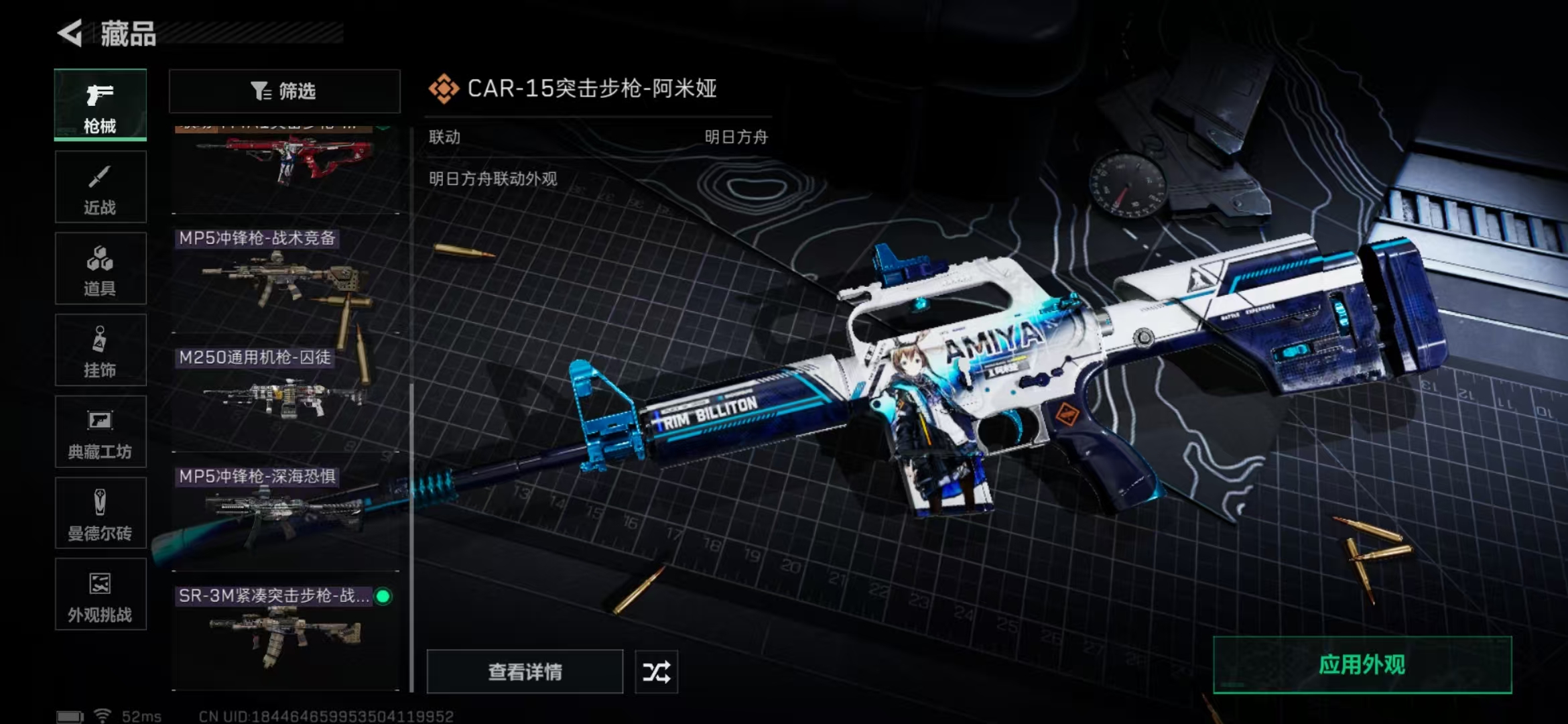Viewport: 1568px width, 724px height.
Task: Click the 查看详情 view details button
Action: point(525,672)
